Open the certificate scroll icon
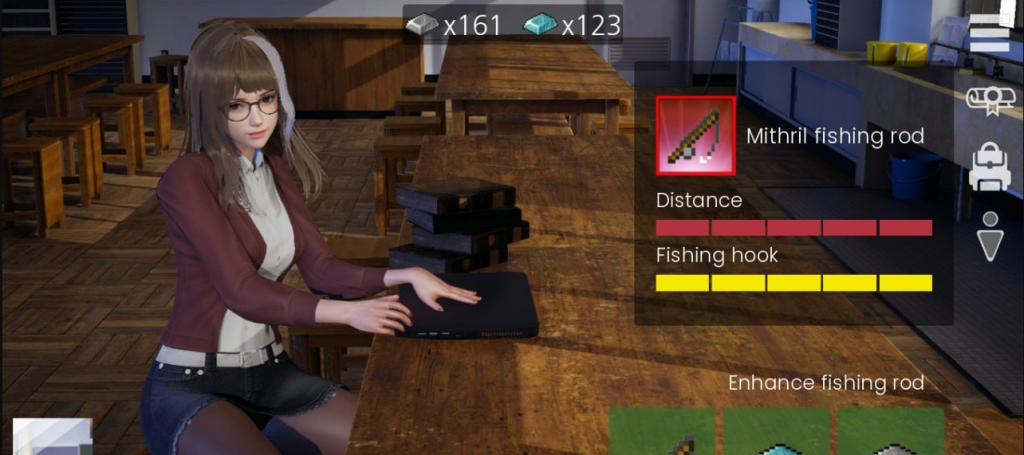Viewport: 1024px width, 455px height. point(989,98)
